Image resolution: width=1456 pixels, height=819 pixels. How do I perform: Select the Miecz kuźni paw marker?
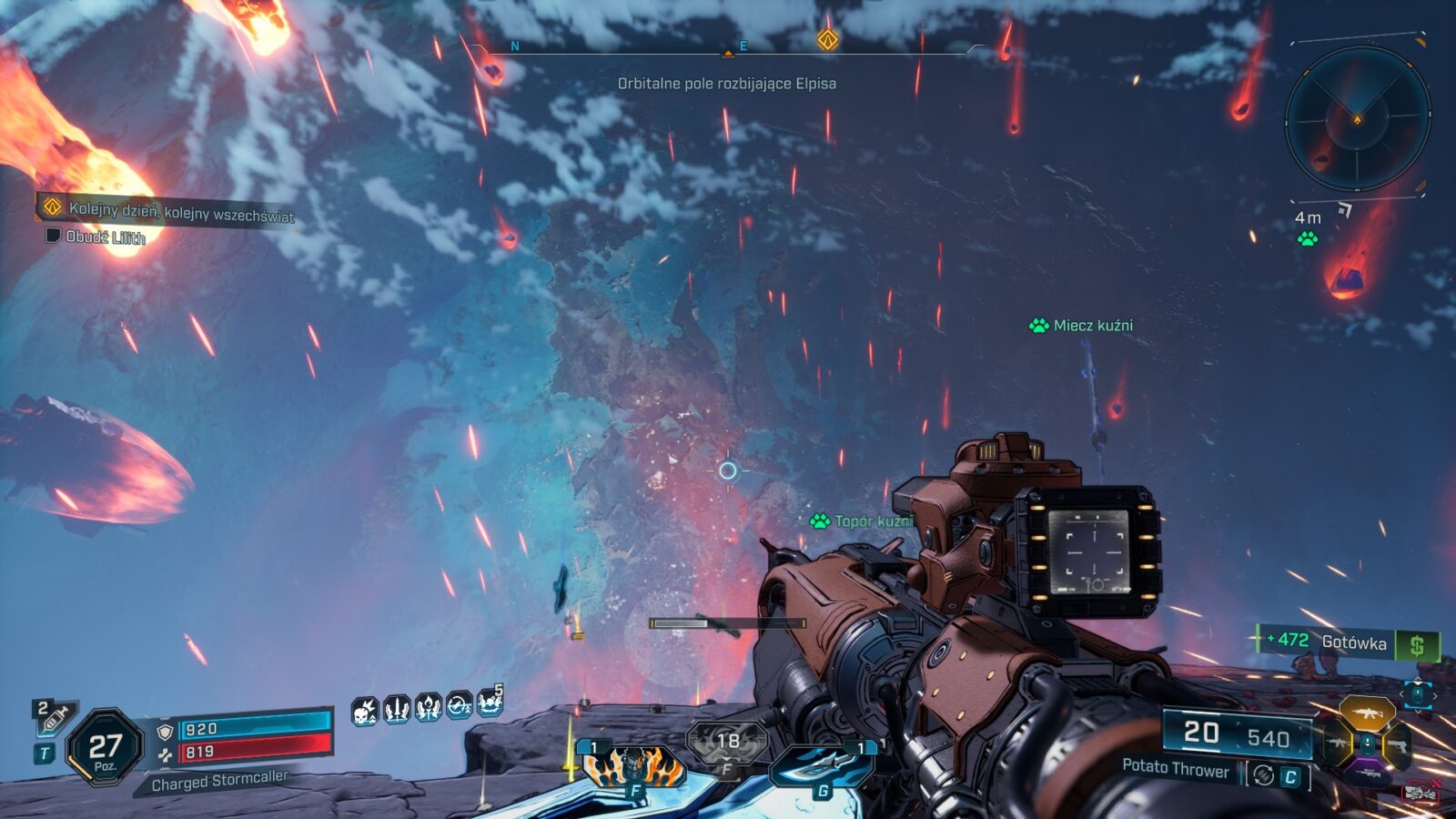[1038, 326]
